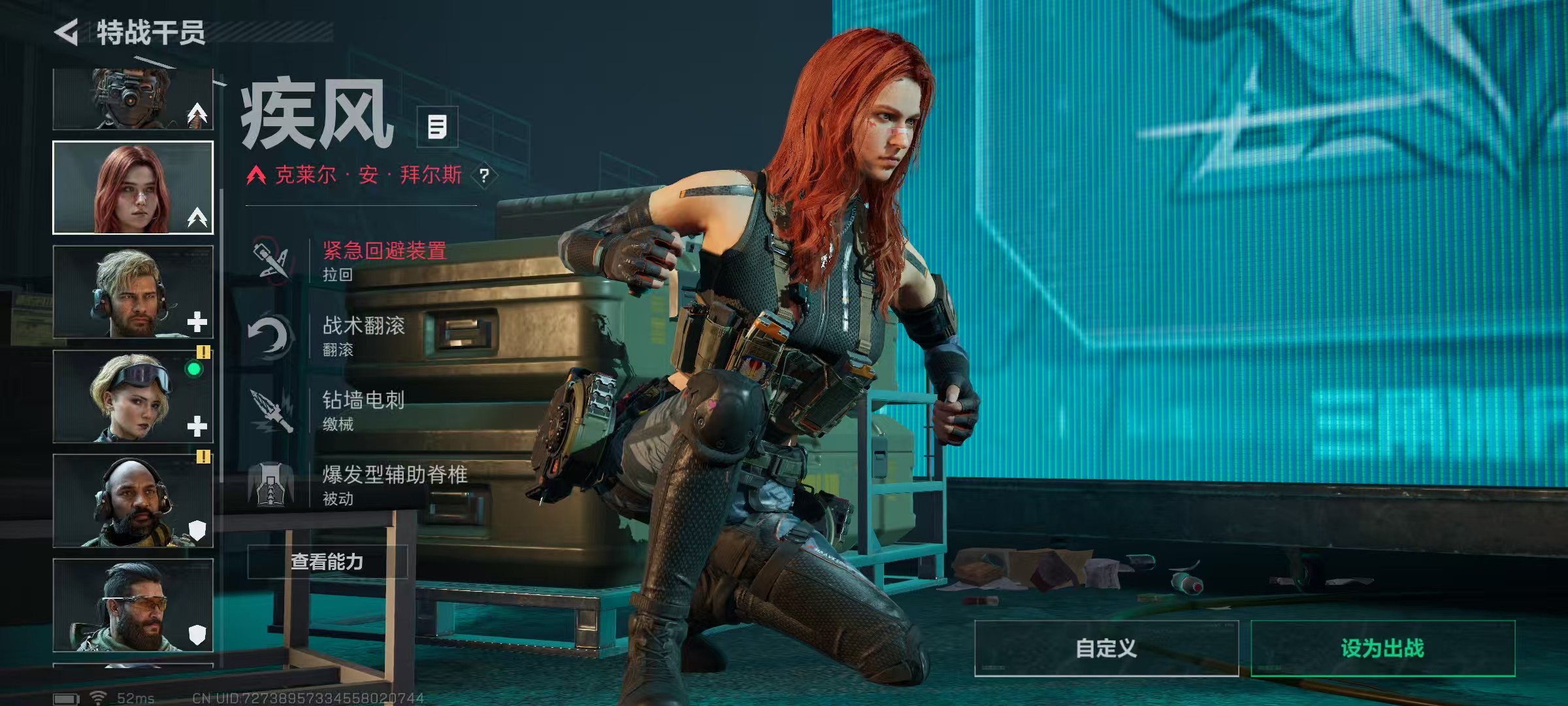1568x706 pixels.
Task: View the 战术翻滚 roll skill
Action: pos(363,335)
